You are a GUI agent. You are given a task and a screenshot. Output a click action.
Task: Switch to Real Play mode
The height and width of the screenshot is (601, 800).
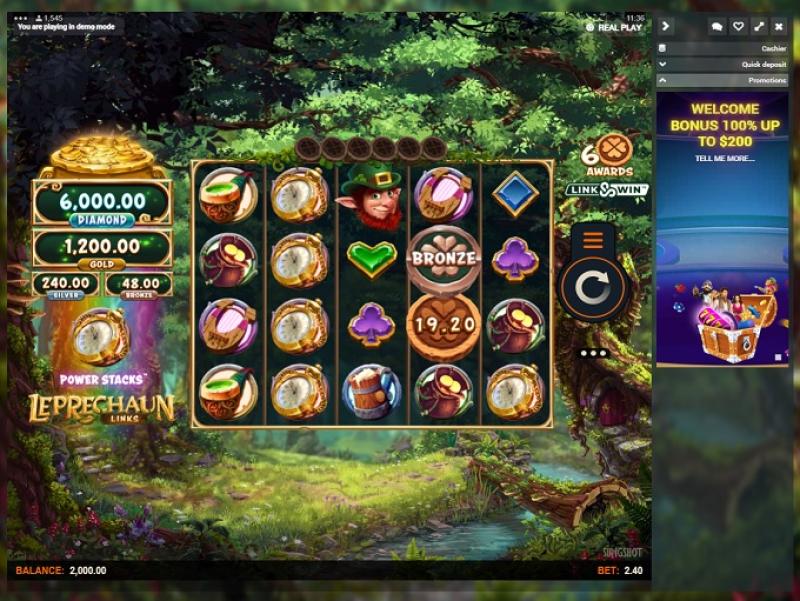pyautogui.click(x=620, y=27)
